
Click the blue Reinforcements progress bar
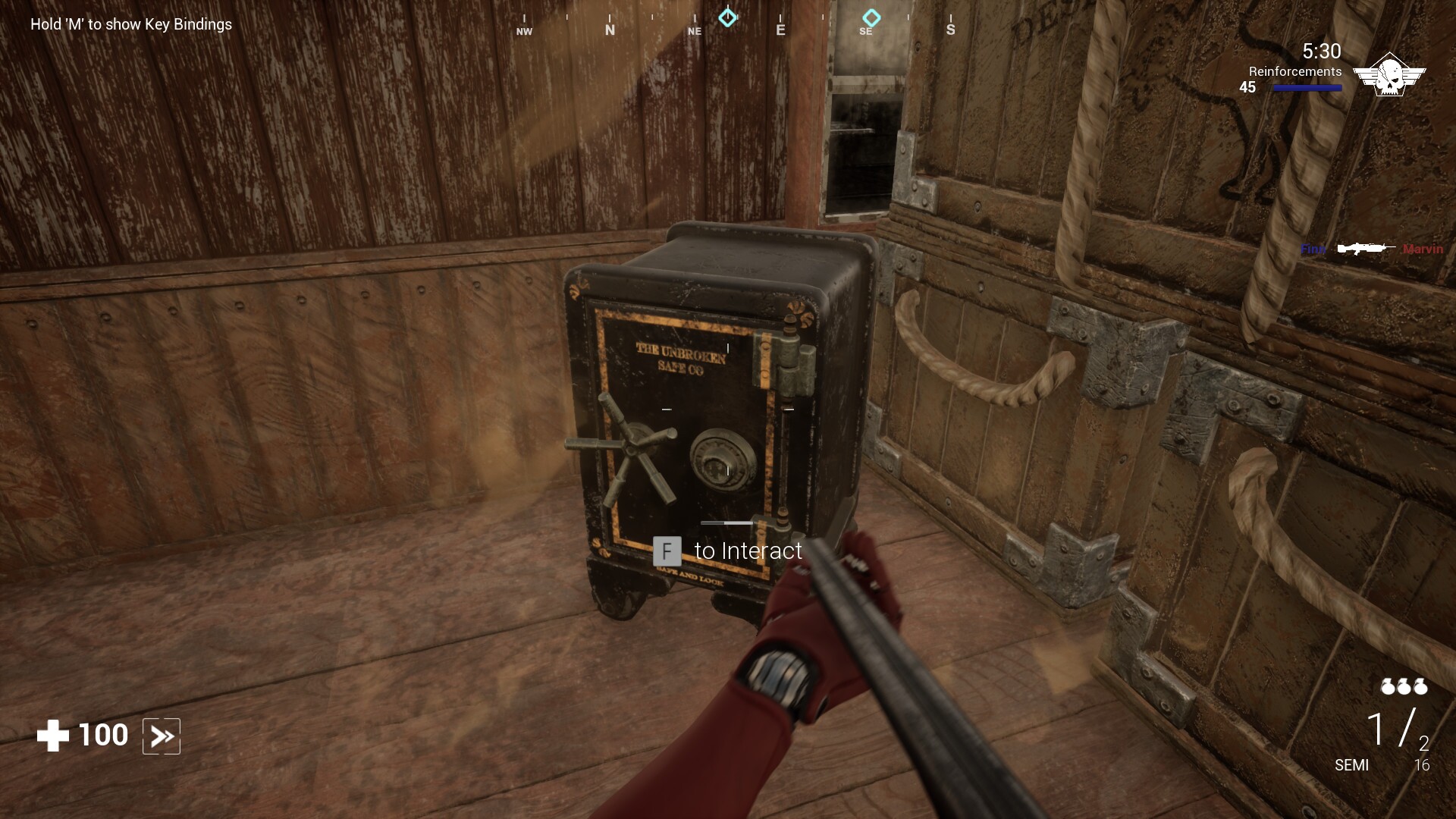1306,88
